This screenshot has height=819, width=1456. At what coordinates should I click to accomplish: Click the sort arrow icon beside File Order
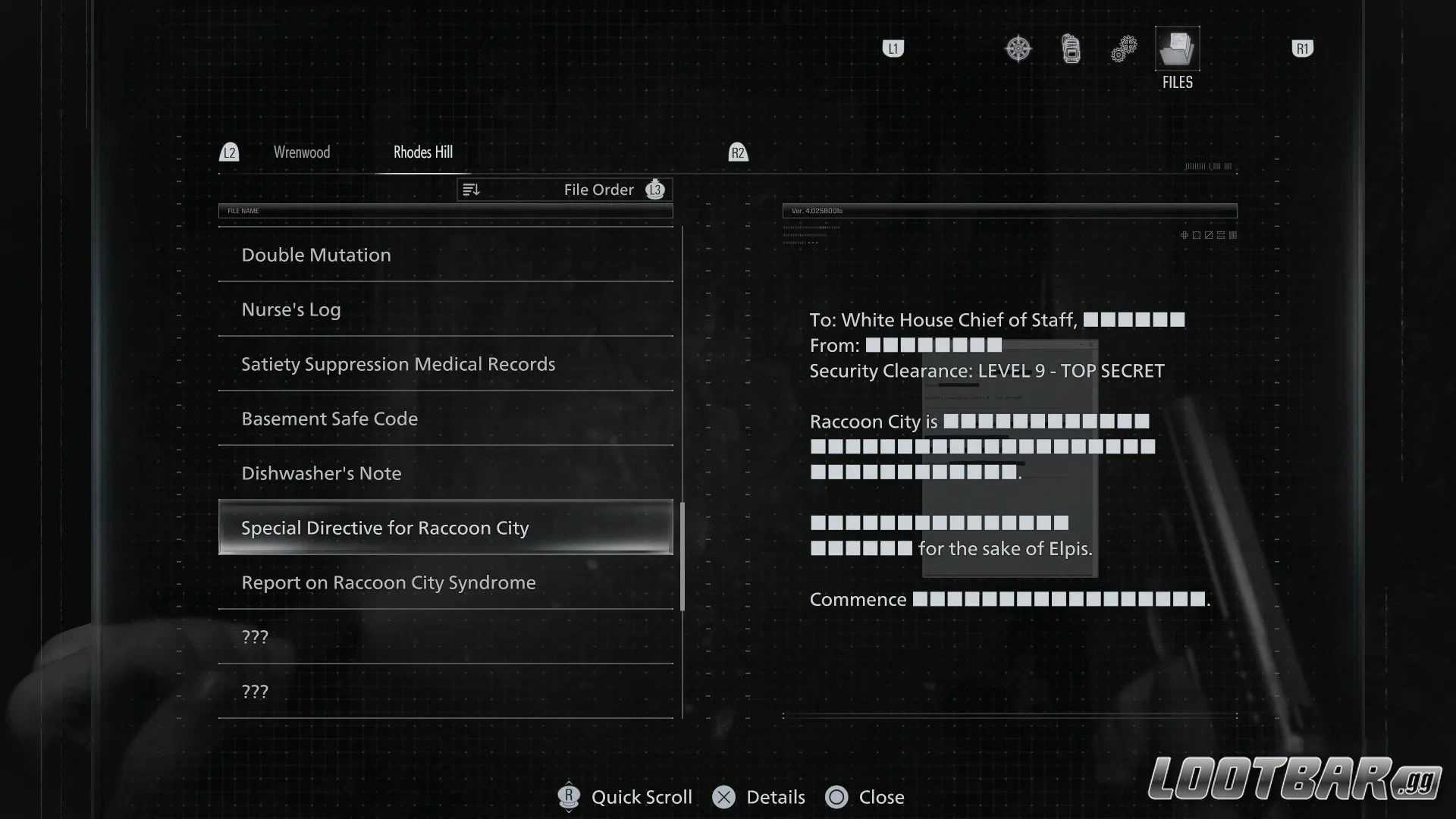click(471, 190)
